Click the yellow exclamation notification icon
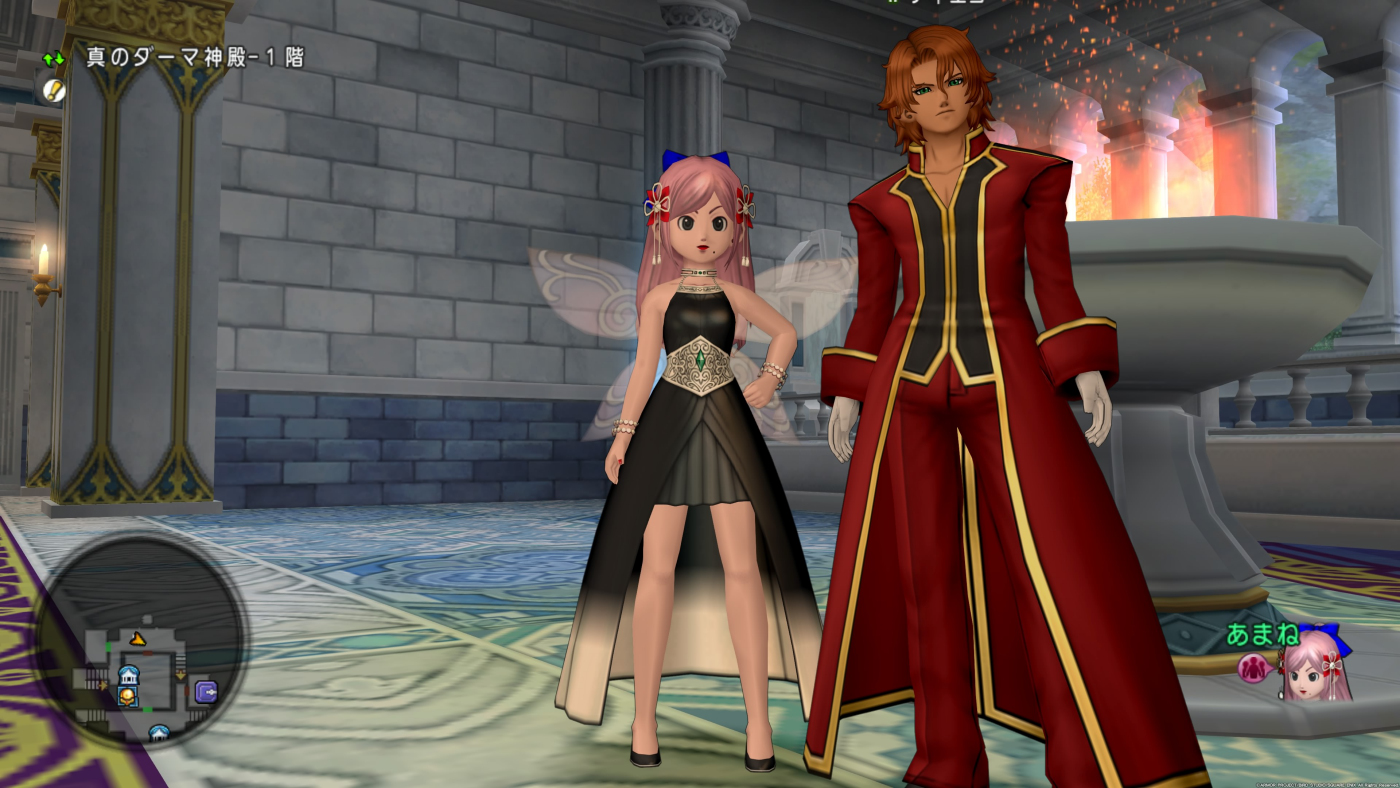The width and height of the screenshot is (1400, 788). [x=54, y=90]
